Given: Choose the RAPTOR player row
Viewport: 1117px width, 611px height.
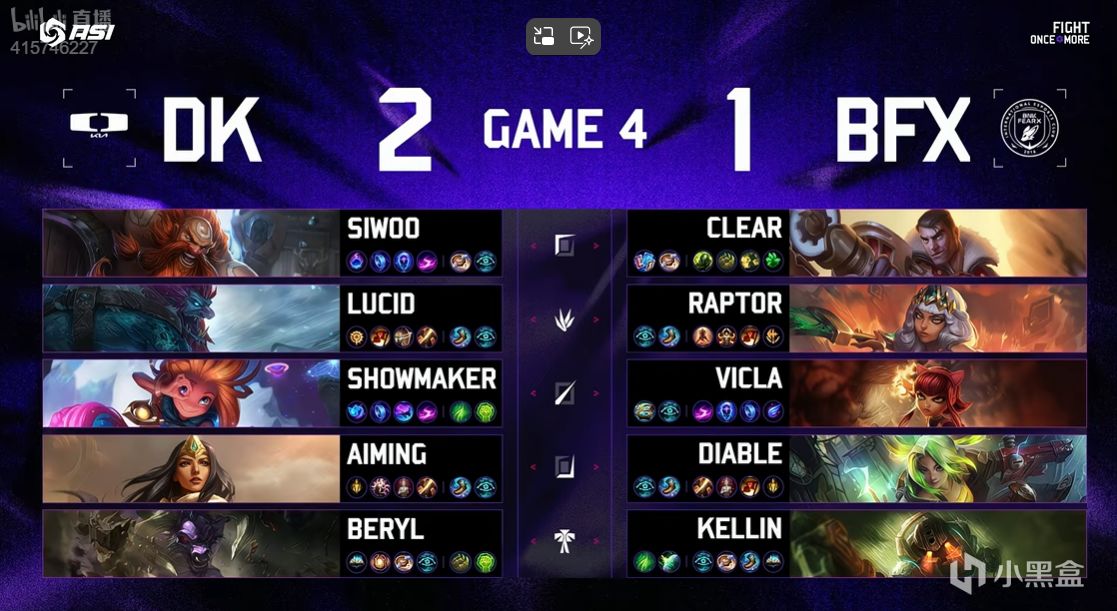Looking at the screenshot, I should point(856,318).
